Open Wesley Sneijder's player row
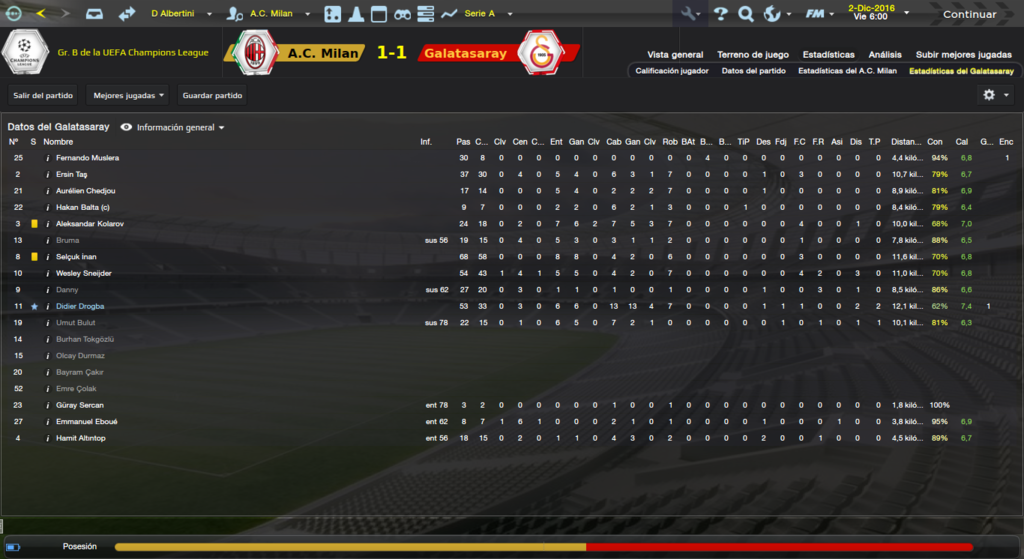1024x559 pixels. pos(83,273)
